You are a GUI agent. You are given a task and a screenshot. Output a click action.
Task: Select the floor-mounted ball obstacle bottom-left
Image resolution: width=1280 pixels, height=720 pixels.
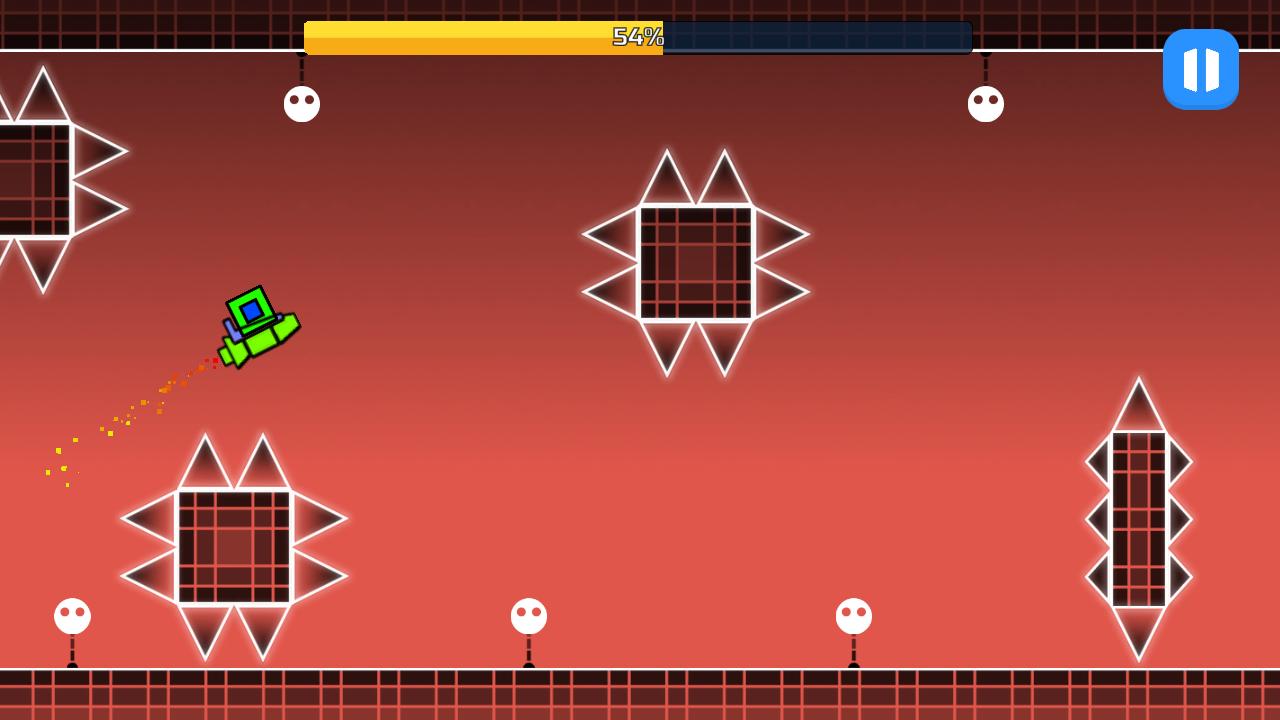coord(70,614)
